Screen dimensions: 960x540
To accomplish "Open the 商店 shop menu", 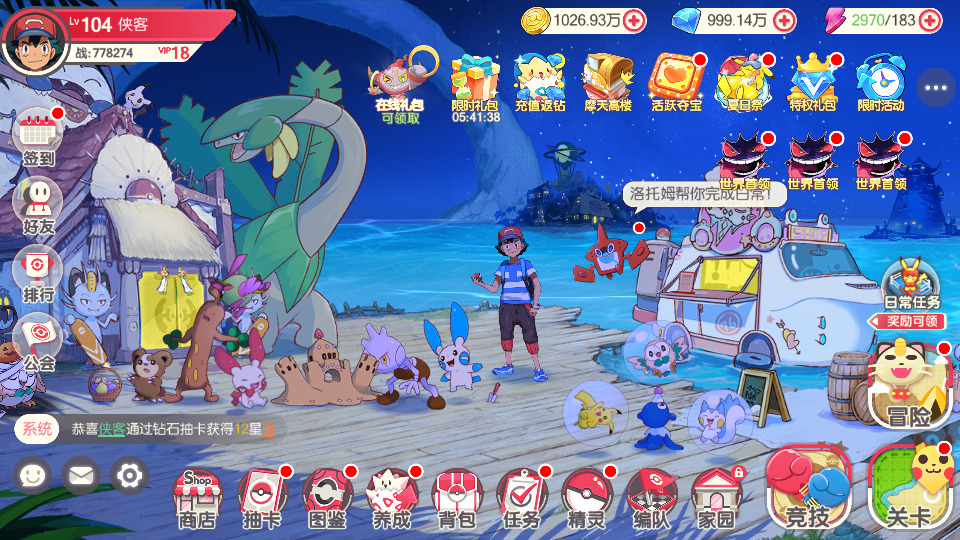I will tap(197, 495).
